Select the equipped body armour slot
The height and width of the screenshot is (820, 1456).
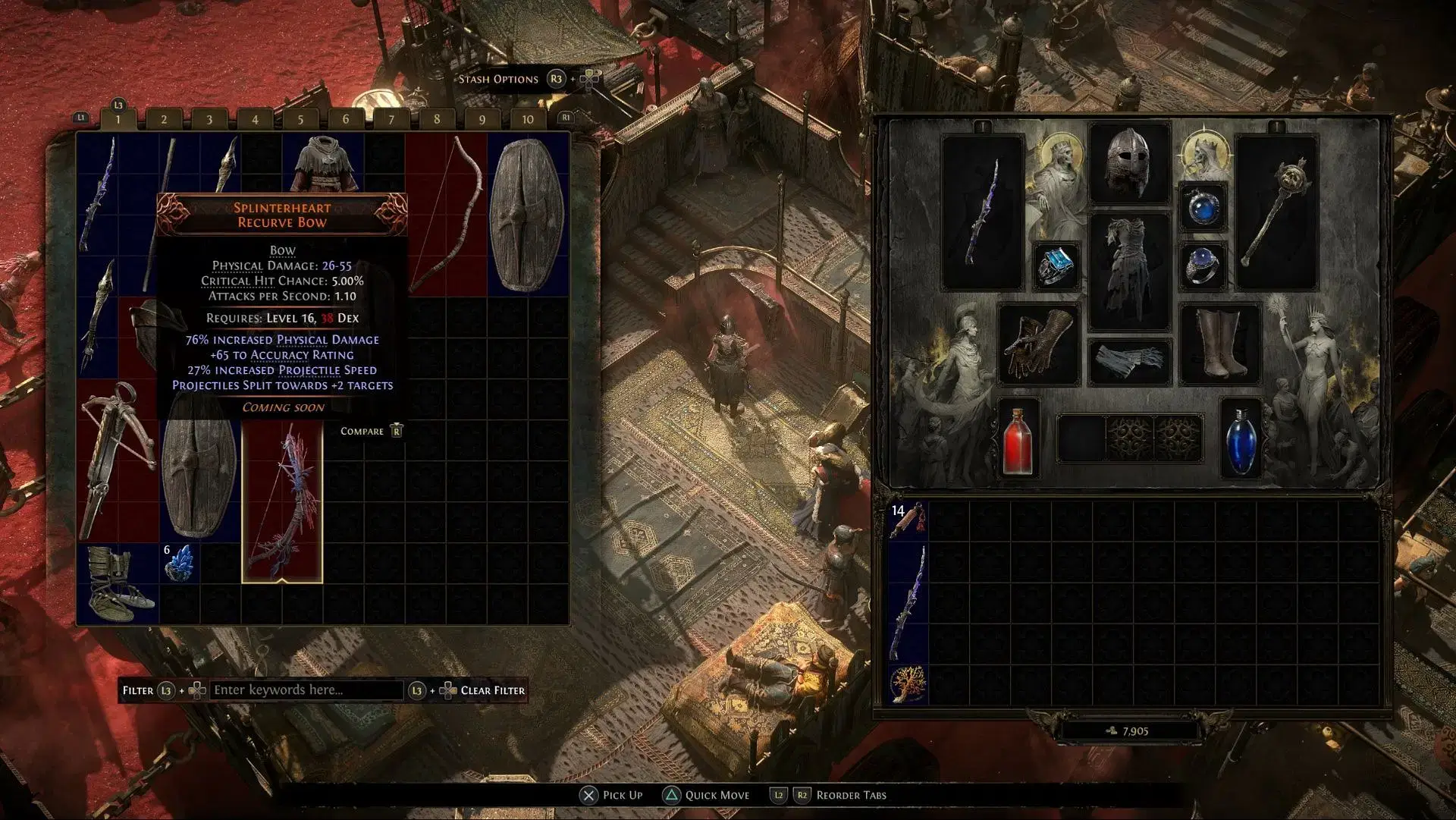coord(1129,271)
